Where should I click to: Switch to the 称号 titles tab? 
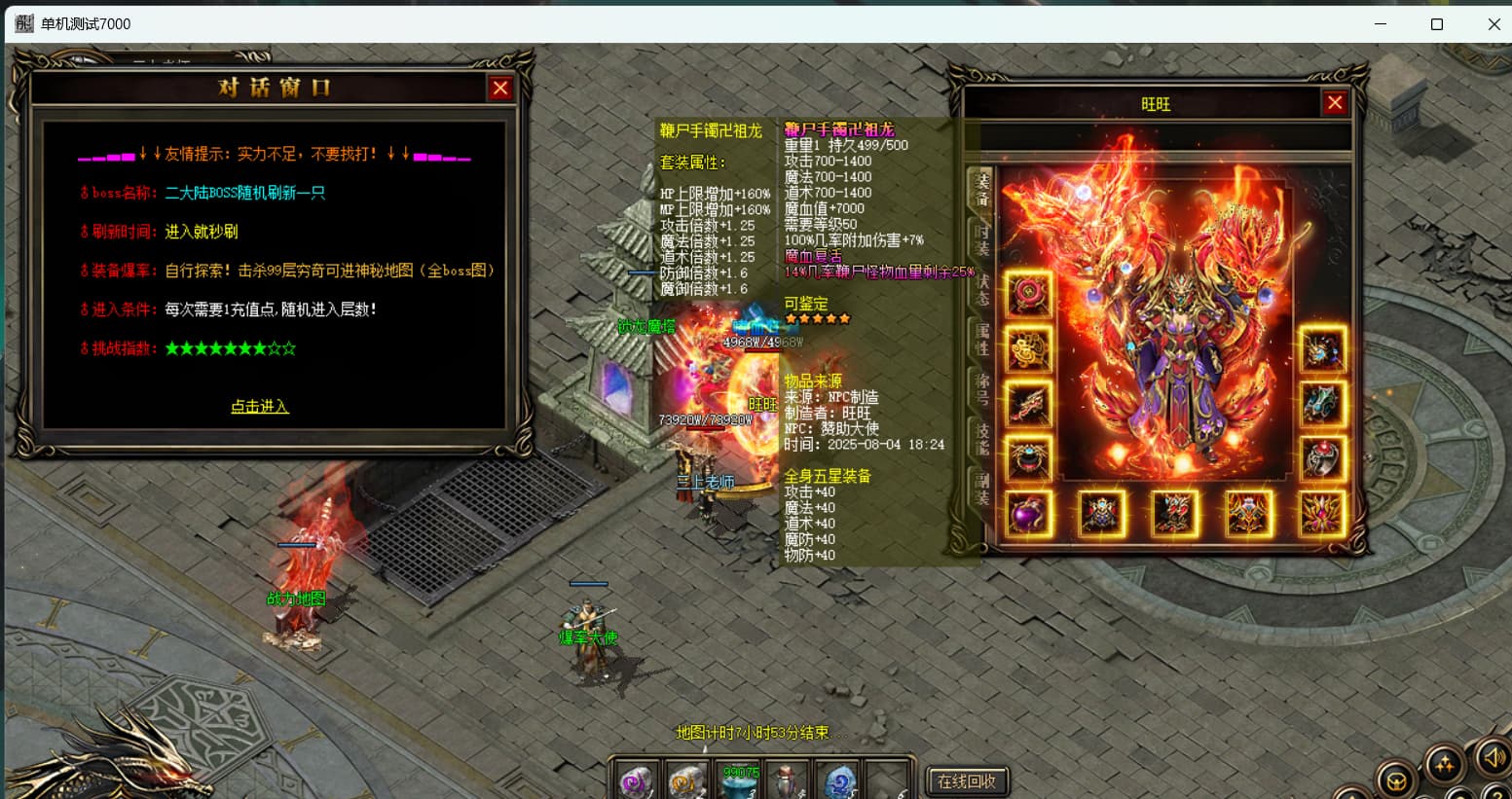[981, 389]
